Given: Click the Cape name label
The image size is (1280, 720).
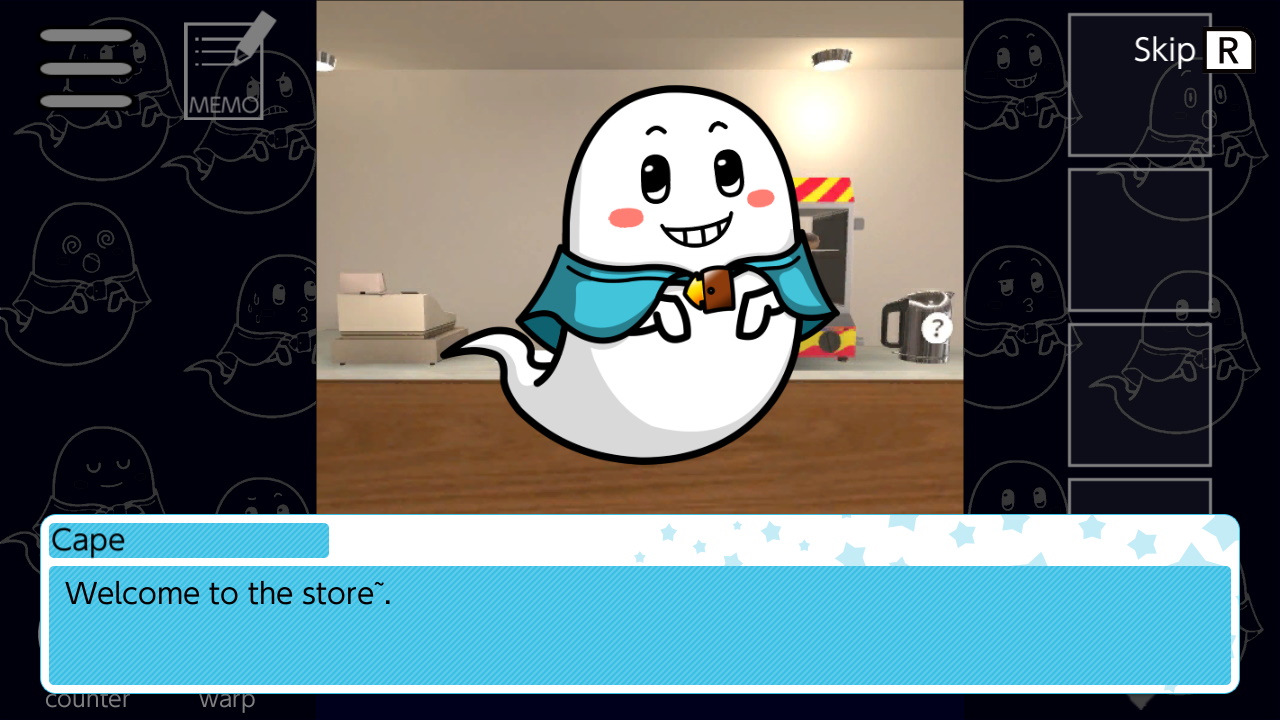Looking at the screenshot, I should click(188, 540).
